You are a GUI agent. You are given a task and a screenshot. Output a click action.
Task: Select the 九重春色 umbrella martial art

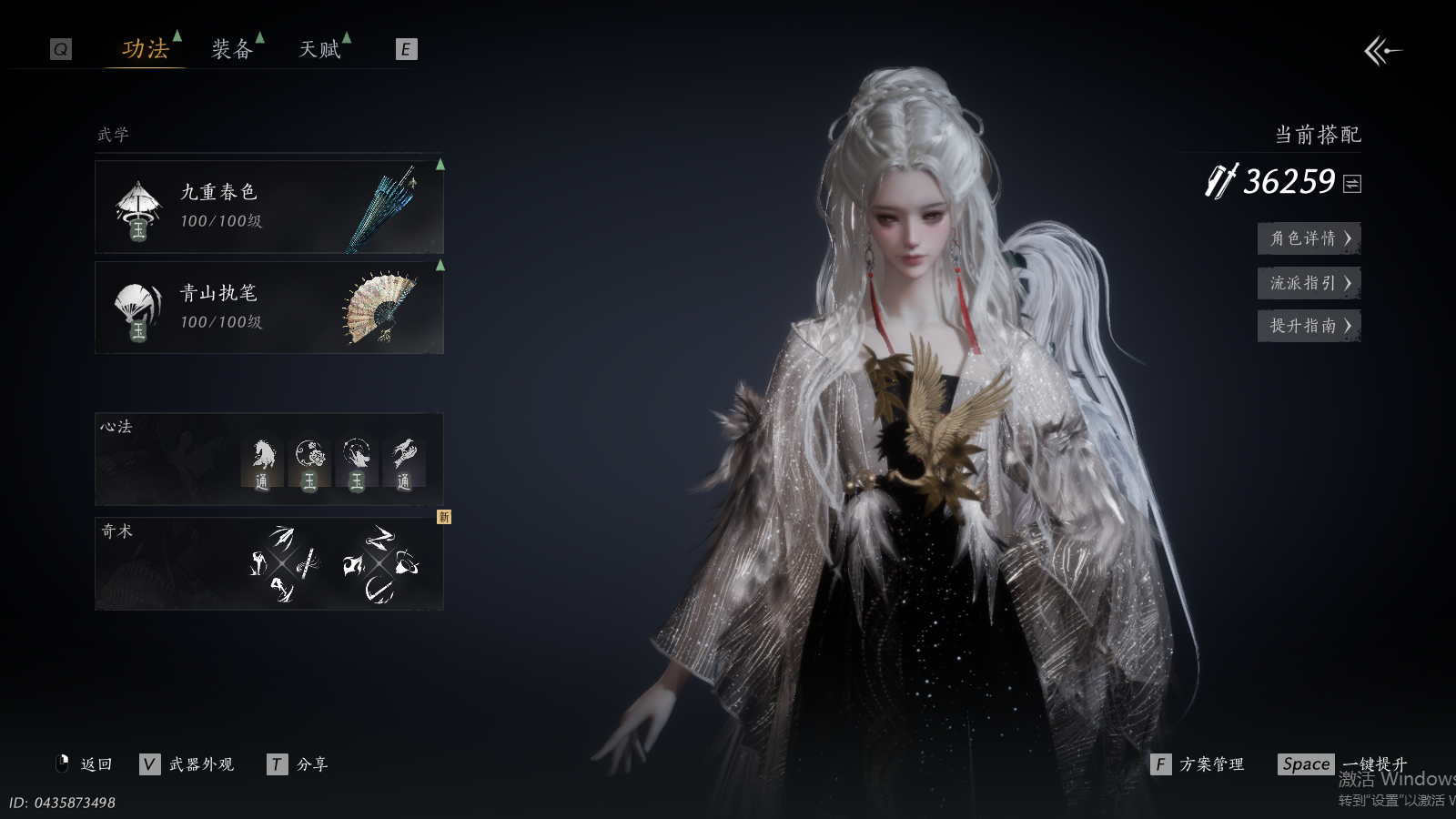tap(269, 207)
